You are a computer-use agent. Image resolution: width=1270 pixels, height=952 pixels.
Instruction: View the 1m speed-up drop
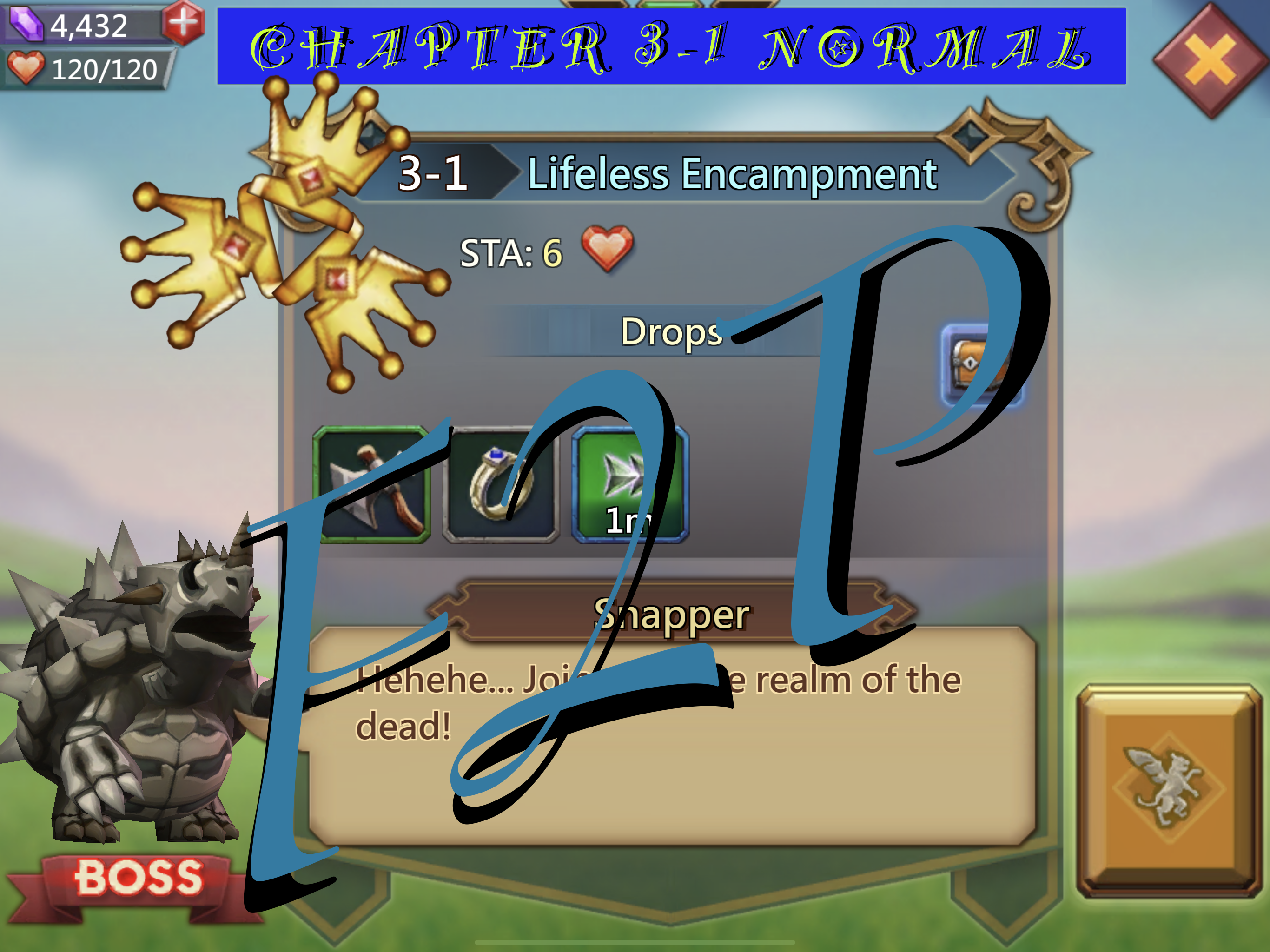[x=630, y=485]
